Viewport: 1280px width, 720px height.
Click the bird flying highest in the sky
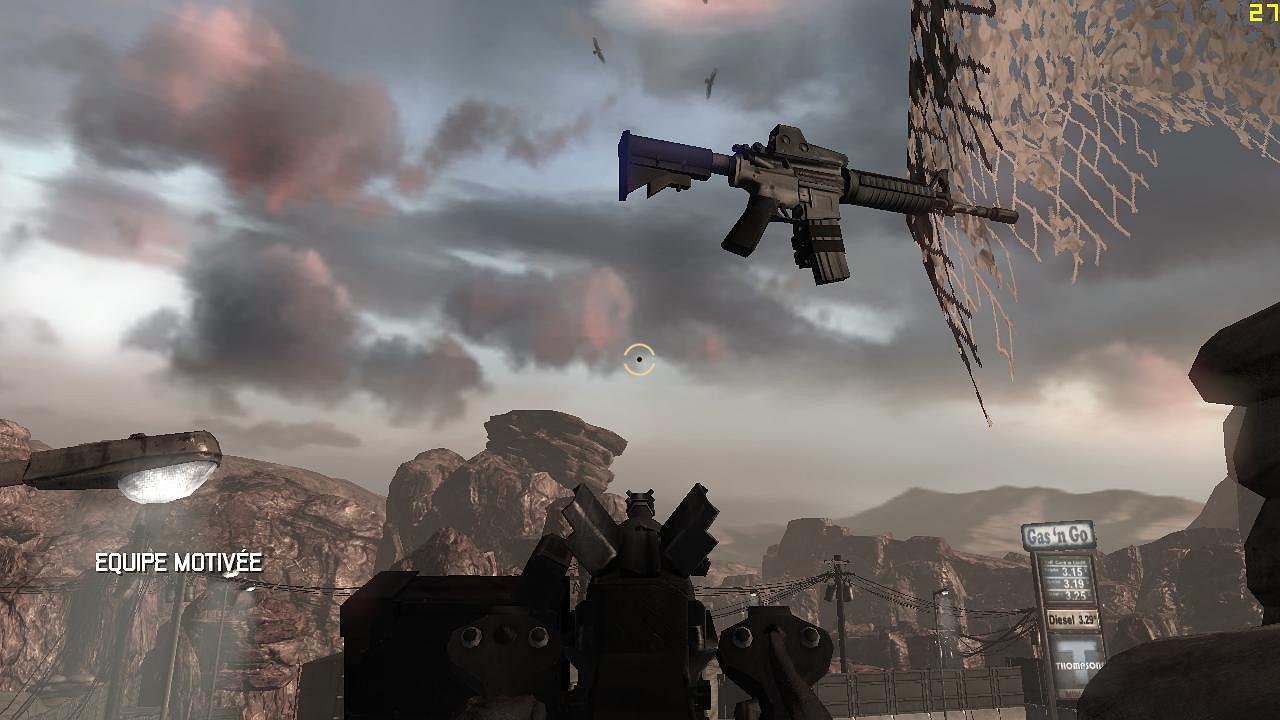597,47
